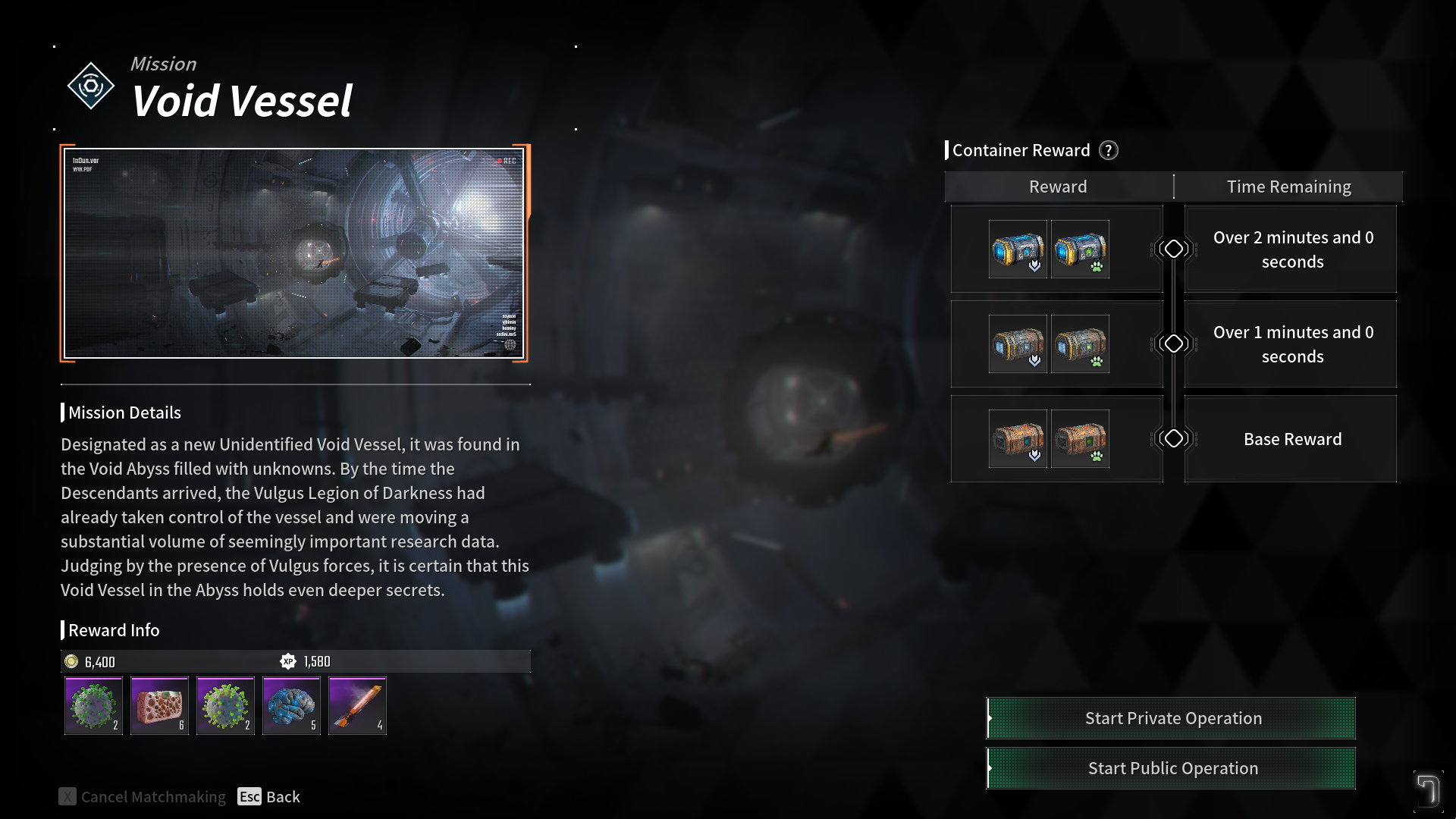Inspect the blue container with down-arrow badge
1456x819 pixels.
click(1018, 249)
